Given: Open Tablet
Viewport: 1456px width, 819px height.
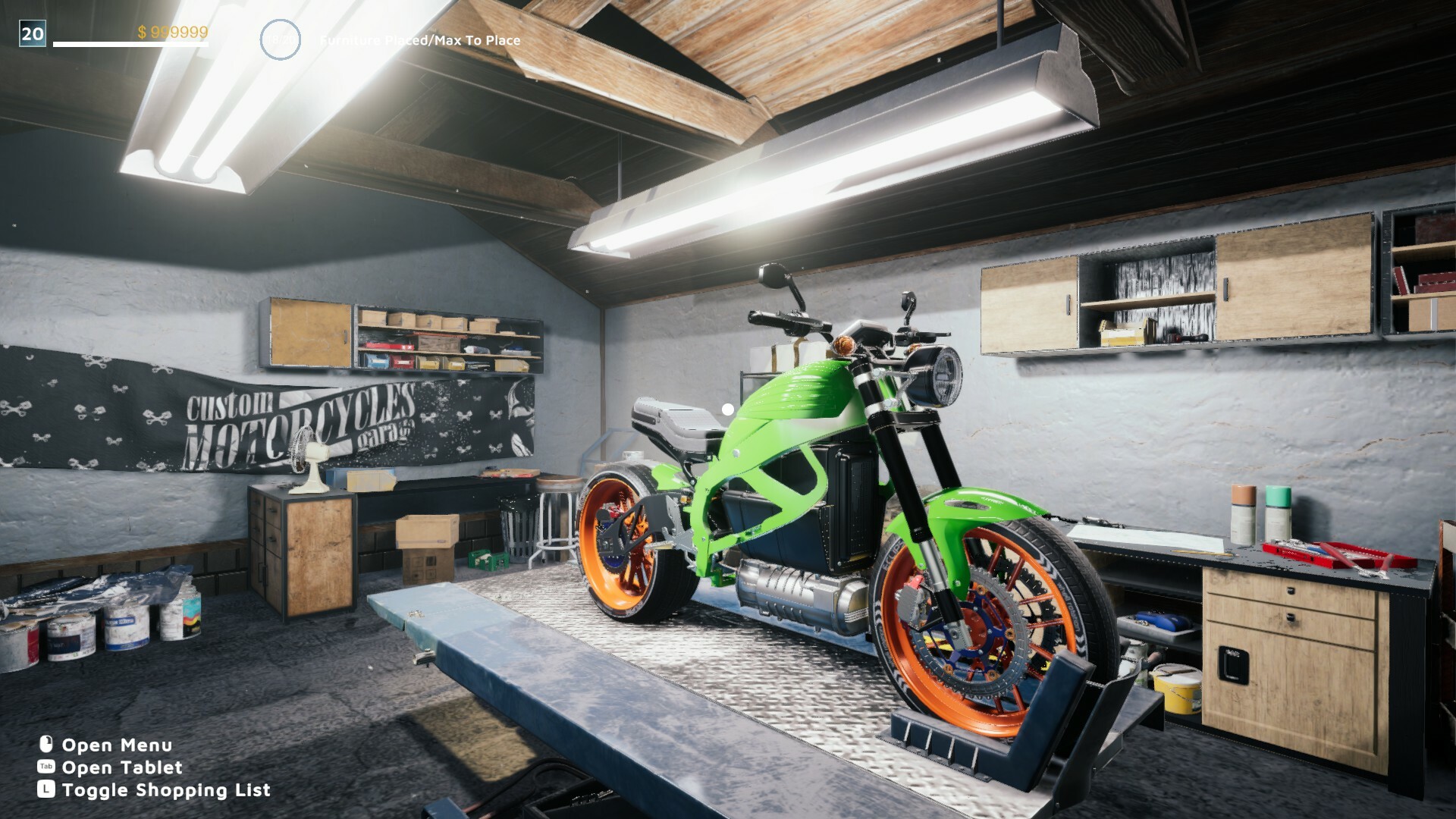Looking at the screenshot, I should click(121, 767).
